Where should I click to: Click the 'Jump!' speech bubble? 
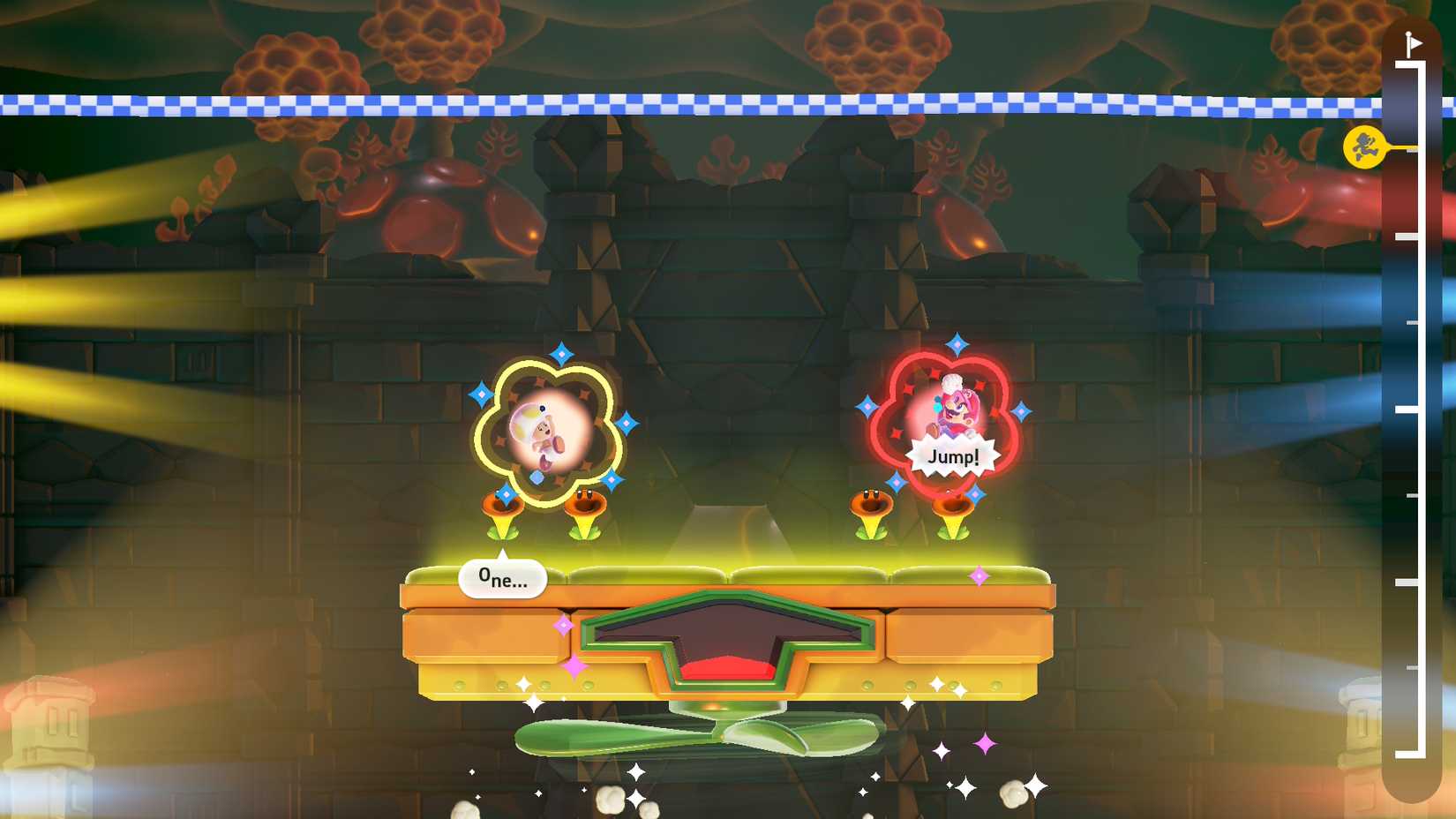[x=956, y=455]
